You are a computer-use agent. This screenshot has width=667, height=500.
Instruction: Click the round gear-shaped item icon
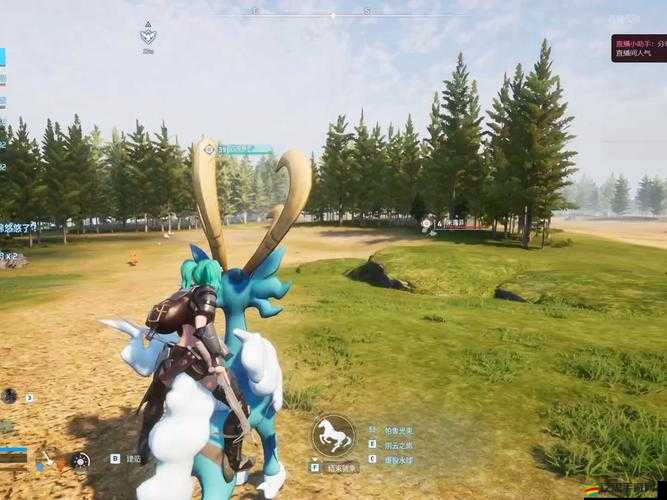80,461
